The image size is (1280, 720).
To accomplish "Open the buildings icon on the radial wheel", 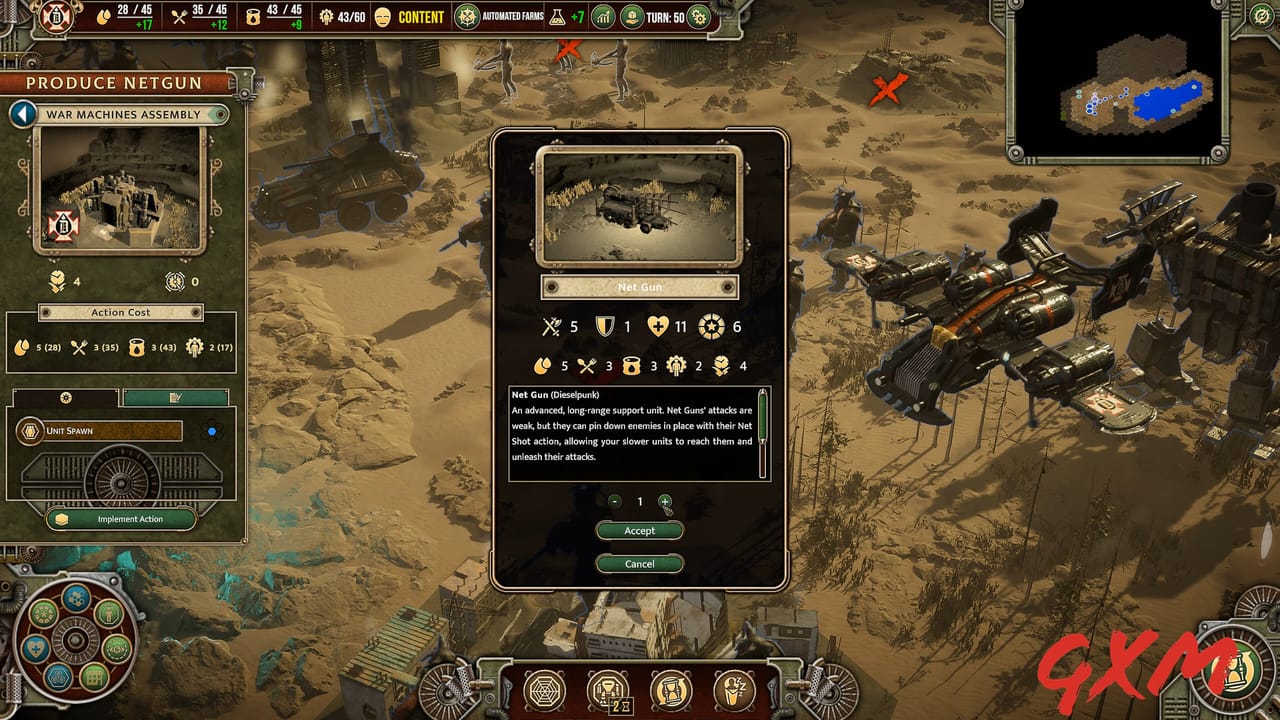I will (94, 678).
